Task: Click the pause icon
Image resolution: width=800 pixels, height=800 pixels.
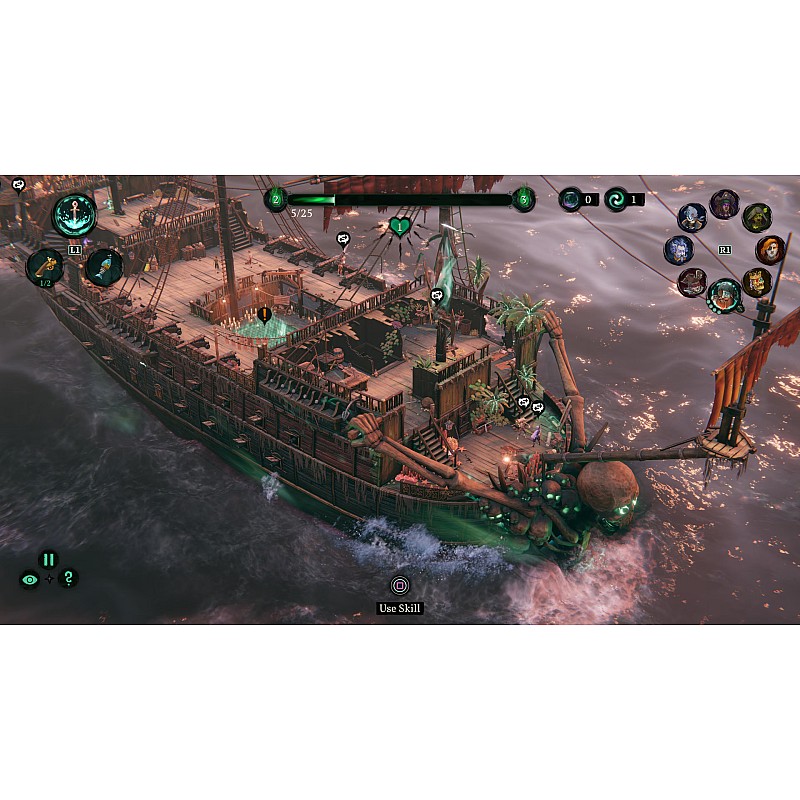Action: [x=48, y=560]
